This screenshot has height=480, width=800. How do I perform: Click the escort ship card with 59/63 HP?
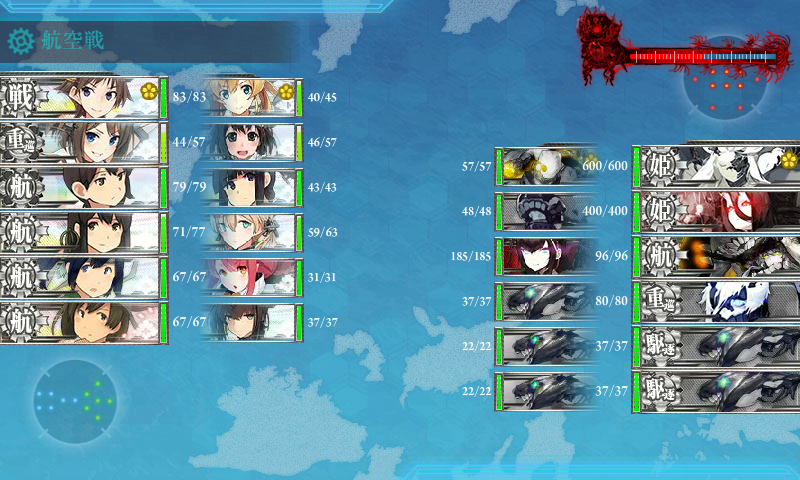coord(252,232)
